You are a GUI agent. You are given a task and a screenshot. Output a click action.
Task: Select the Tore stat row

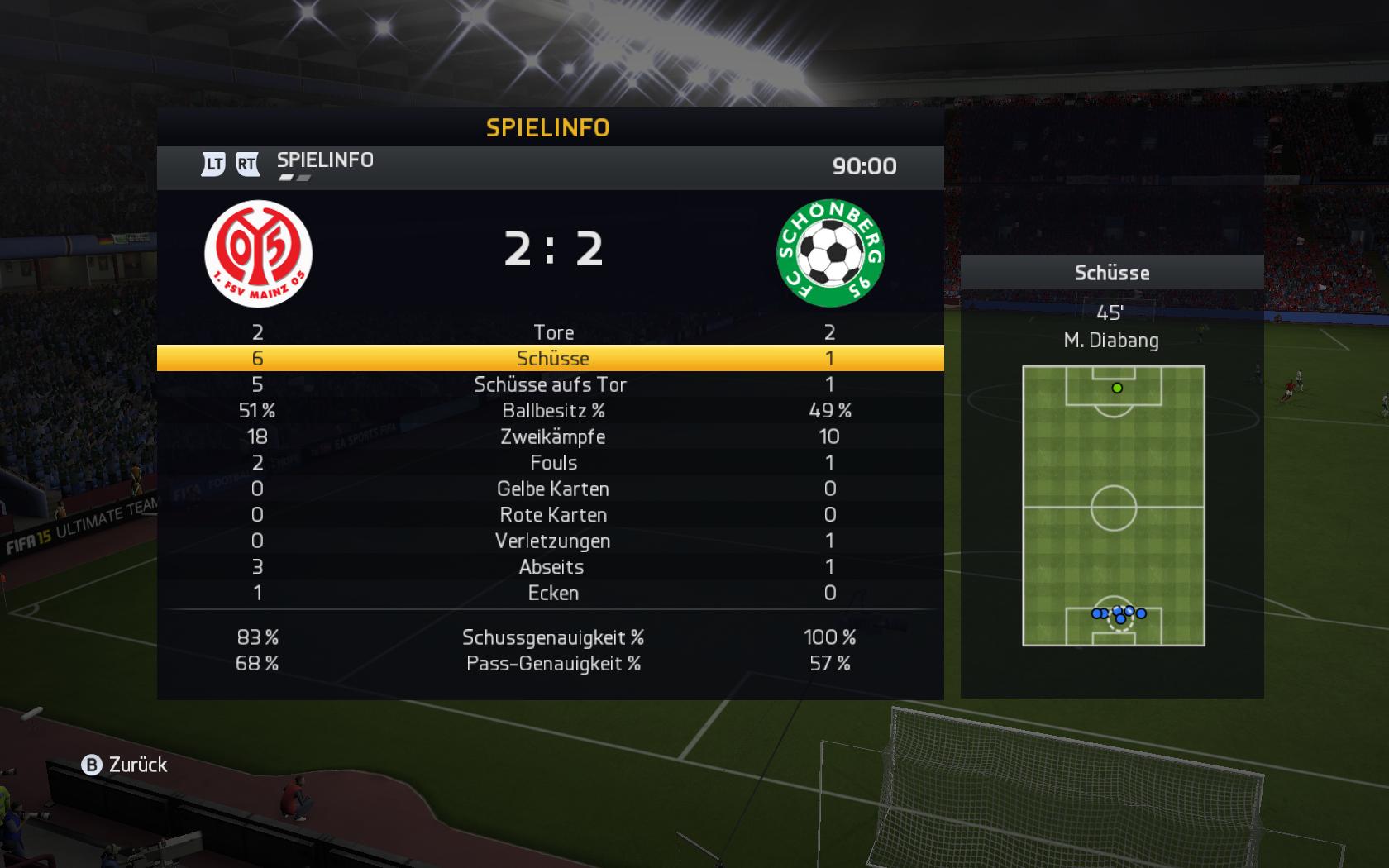[553, 332]
